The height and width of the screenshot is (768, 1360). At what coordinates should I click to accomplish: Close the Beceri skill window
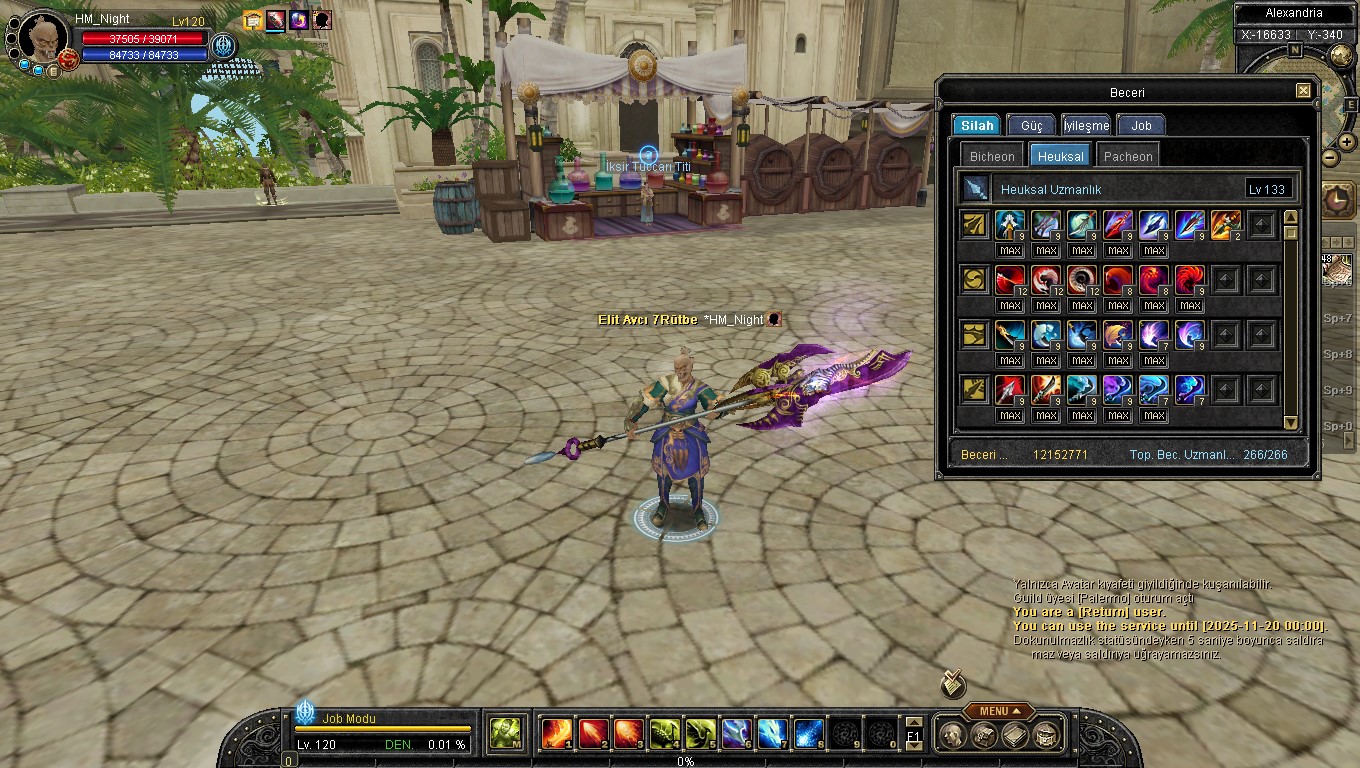pos(1303,91)
